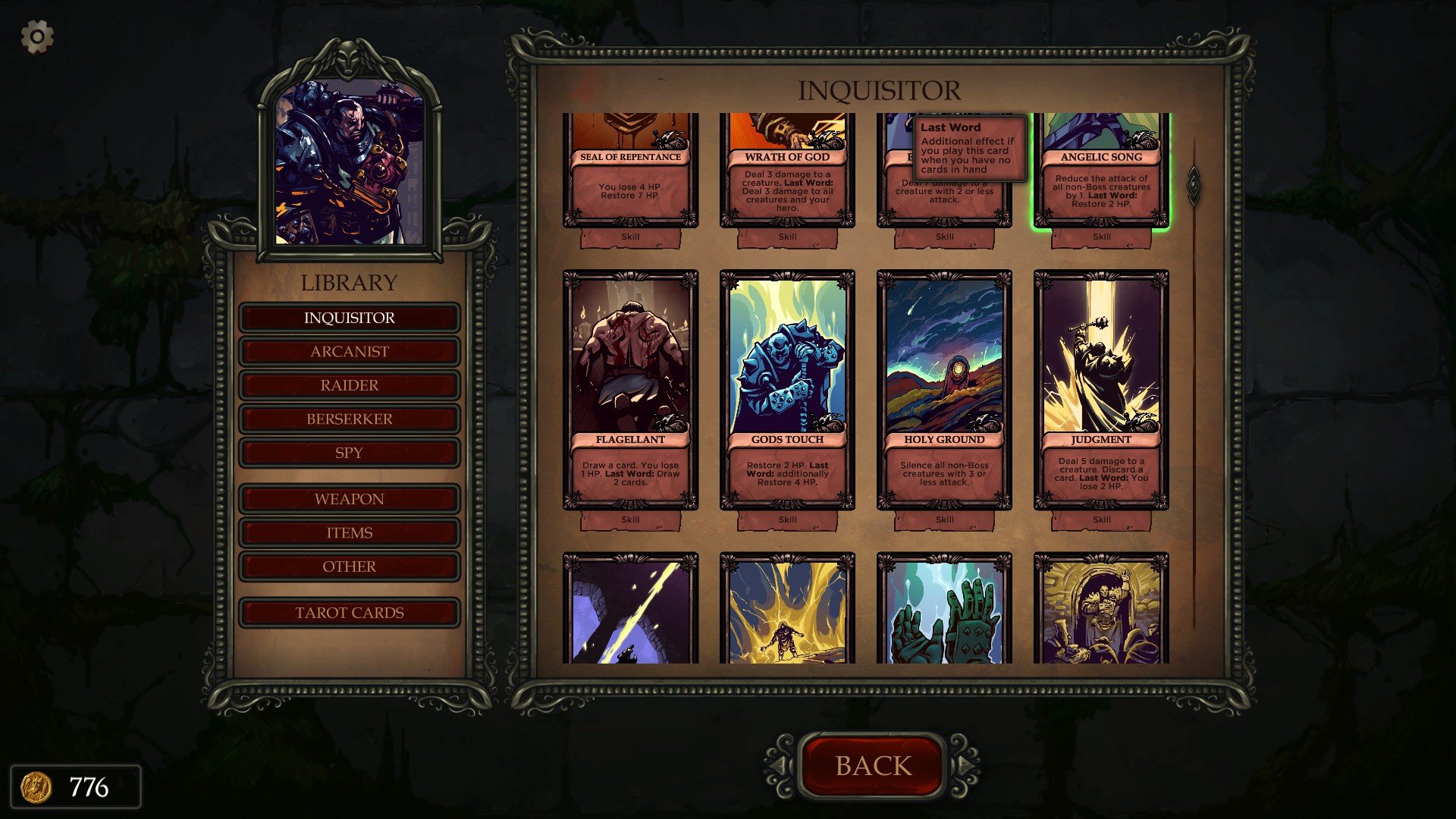This screenshot has height=819, width=1456.
Task: Switch to the Arcanist card list
Action: (349, 352)
